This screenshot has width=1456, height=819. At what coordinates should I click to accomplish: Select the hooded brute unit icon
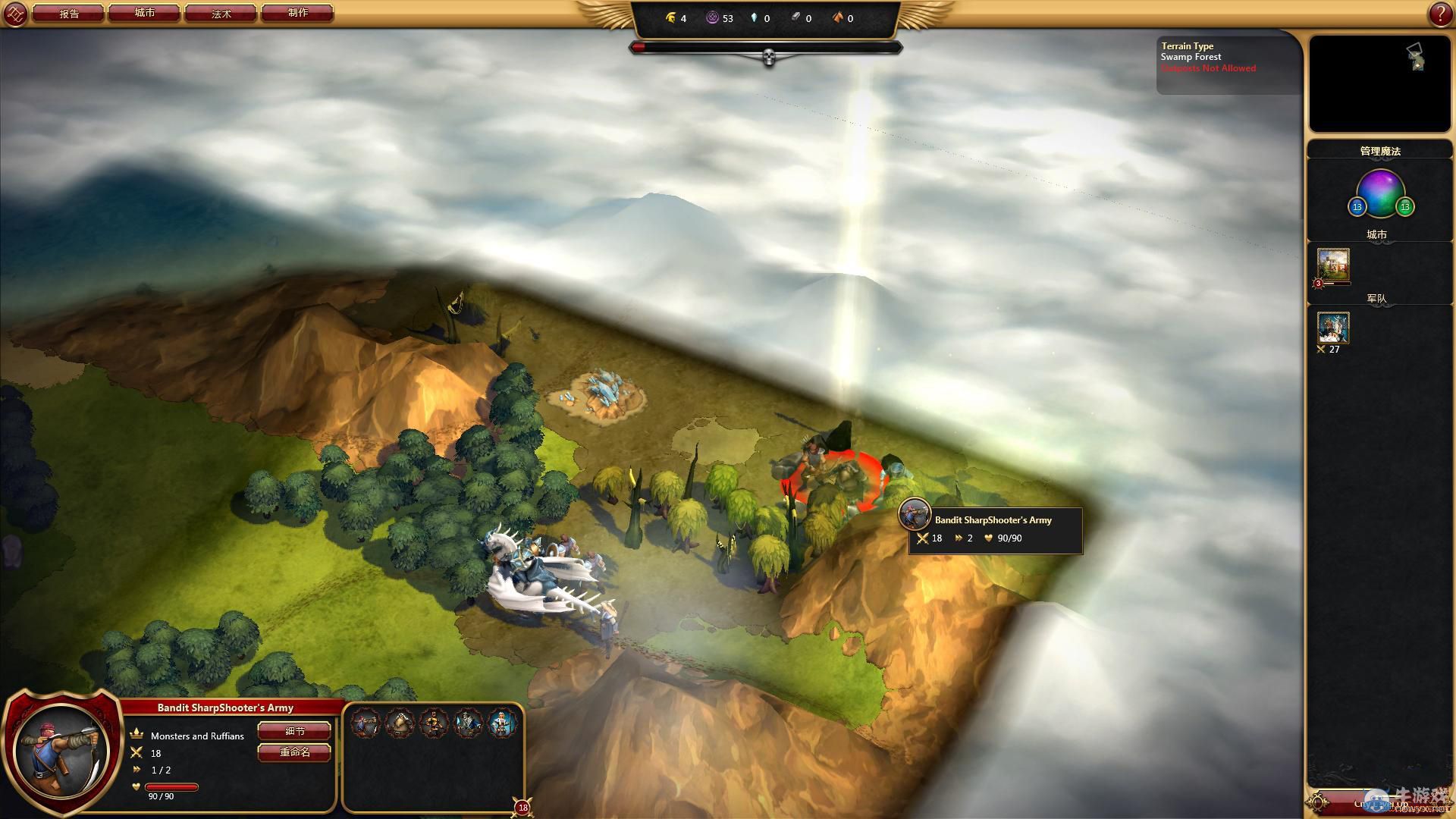(x=400, y=723)
